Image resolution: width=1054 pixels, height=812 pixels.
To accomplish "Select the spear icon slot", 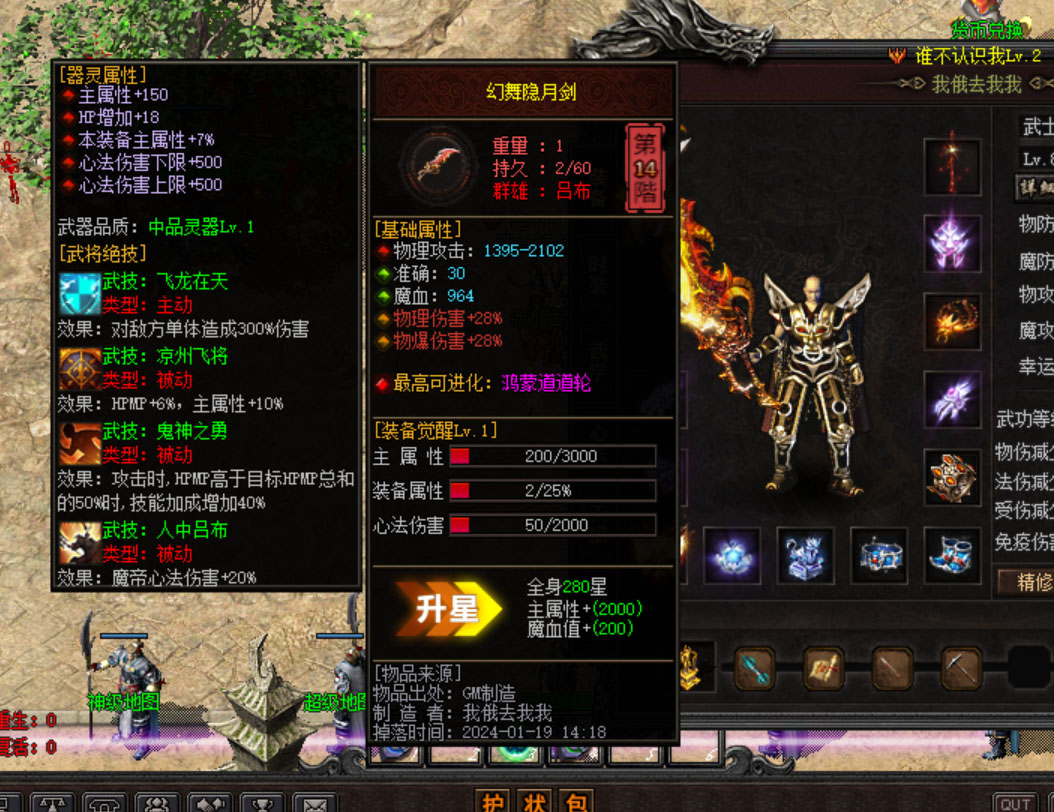I will pyautogui.click(x=891, y=669).
